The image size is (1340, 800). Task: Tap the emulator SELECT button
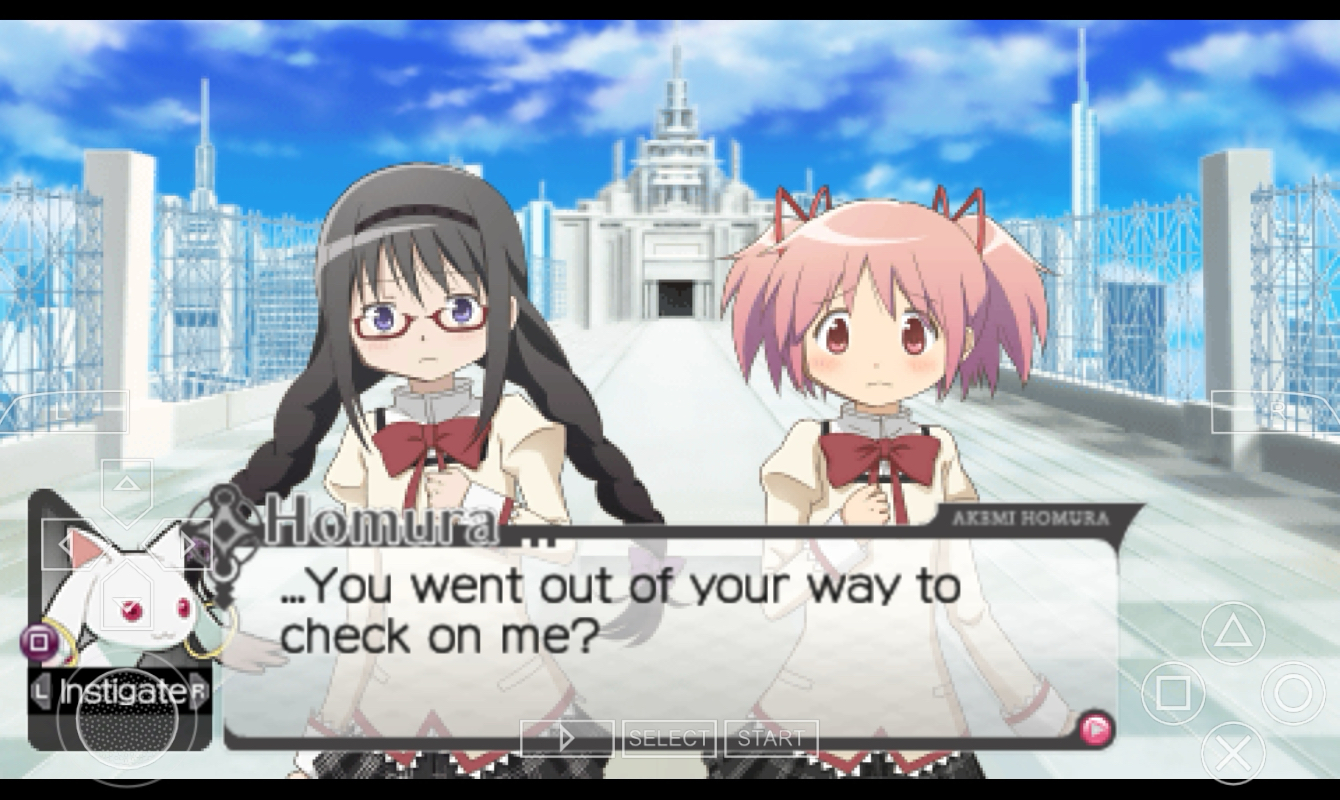[669, 738]
